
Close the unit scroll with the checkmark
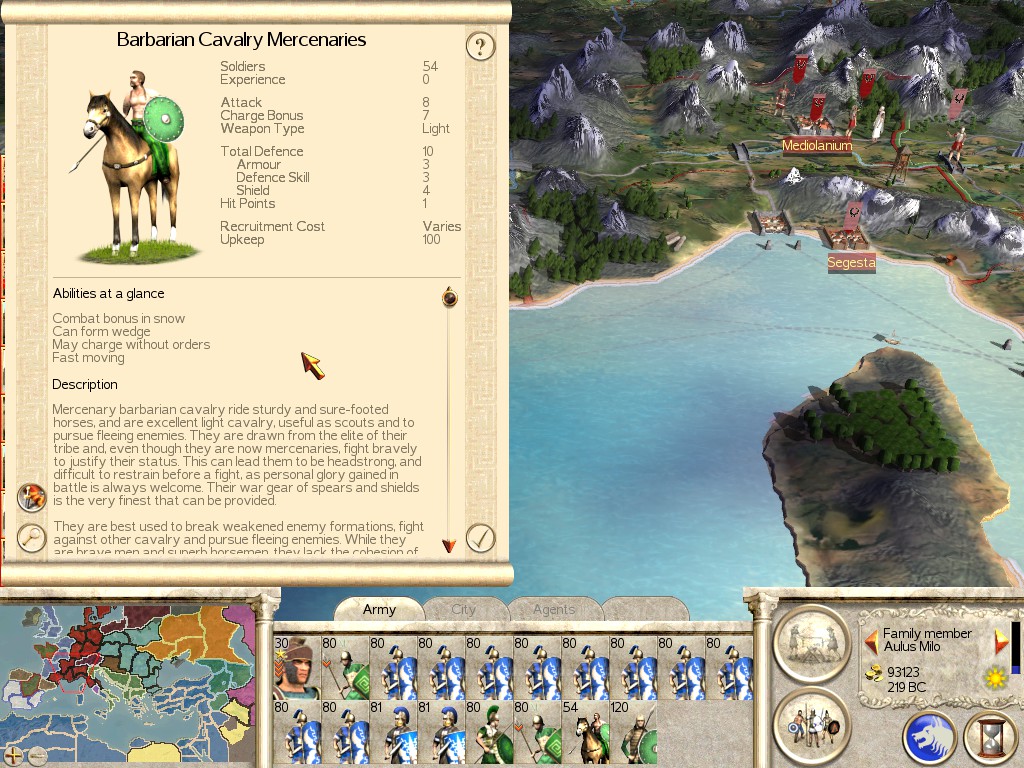pyautogui.click(x=481, y=538)
